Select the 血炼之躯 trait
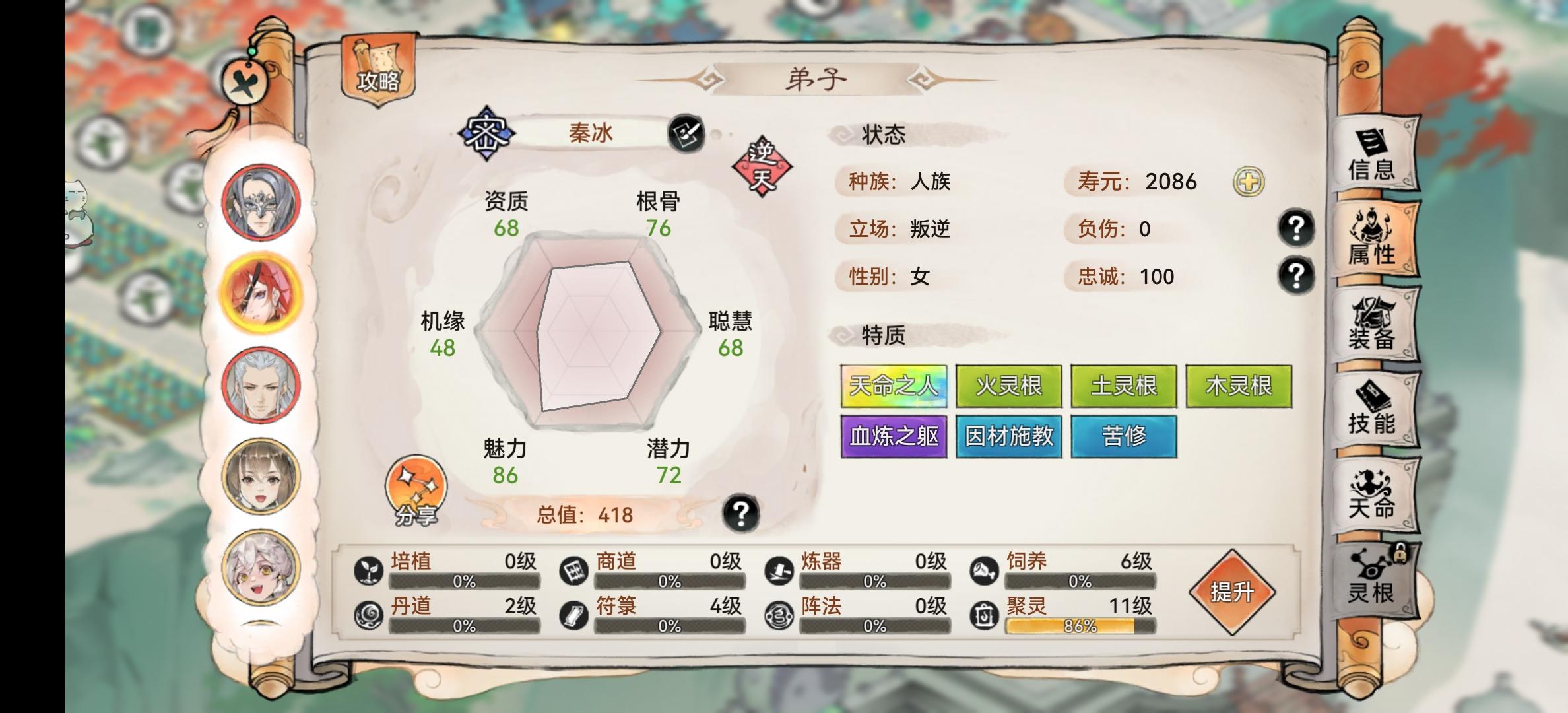 coord(894,436)
